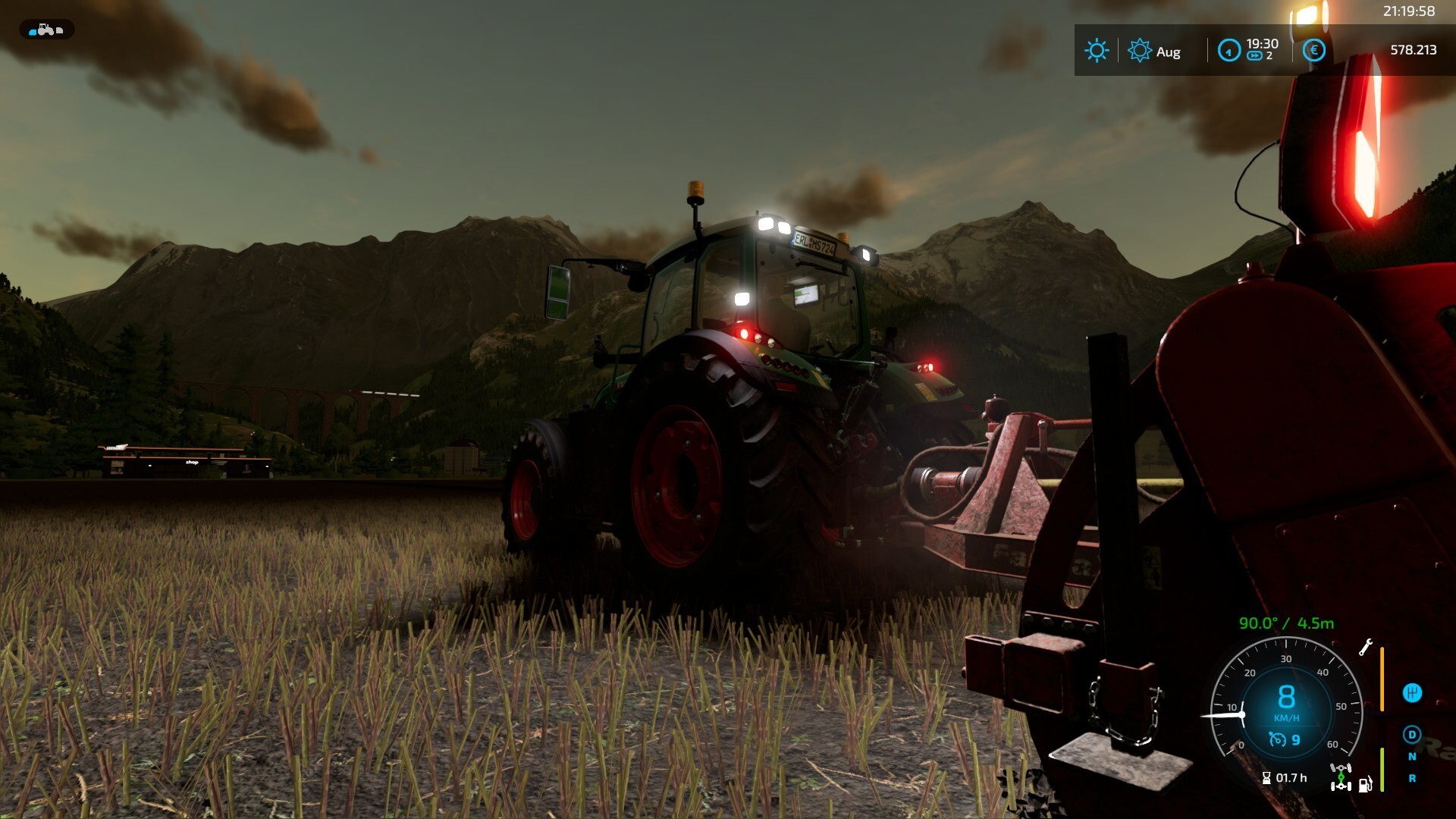
Task: Select the summer season Aug indicator
Action: click(x=1153, y=51)
